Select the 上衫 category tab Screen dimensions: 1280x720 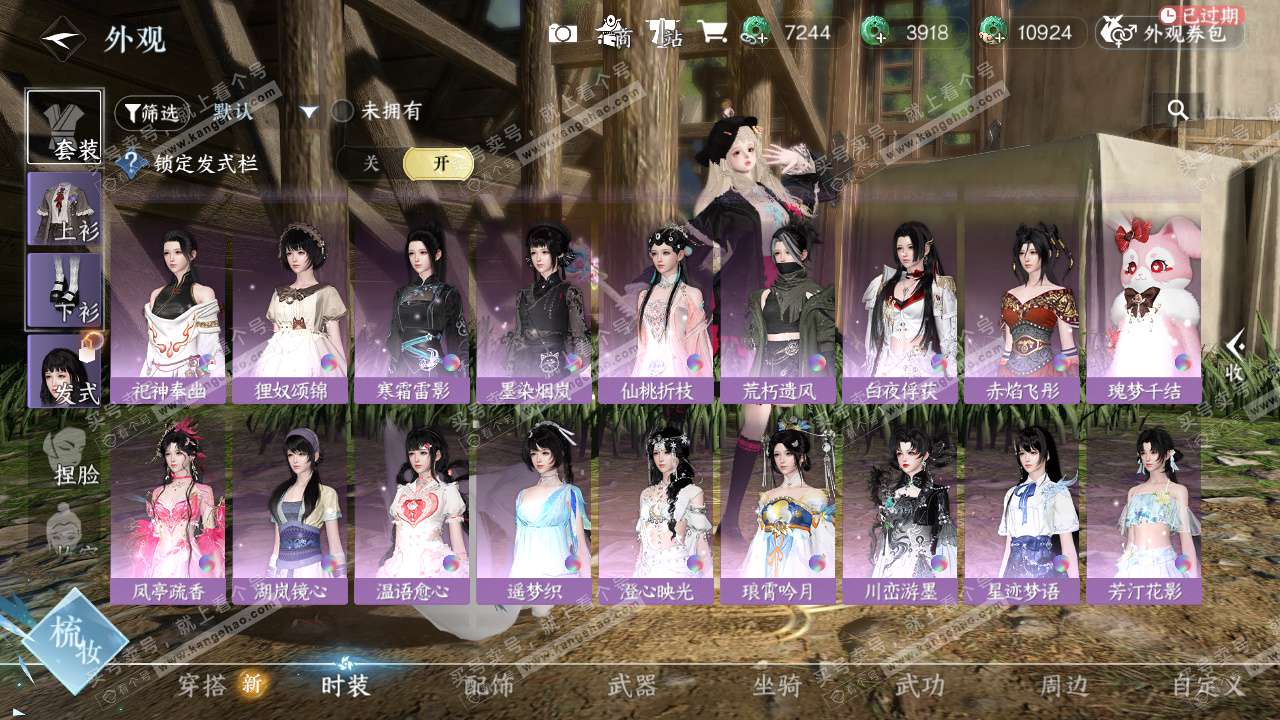click(65, 209)
